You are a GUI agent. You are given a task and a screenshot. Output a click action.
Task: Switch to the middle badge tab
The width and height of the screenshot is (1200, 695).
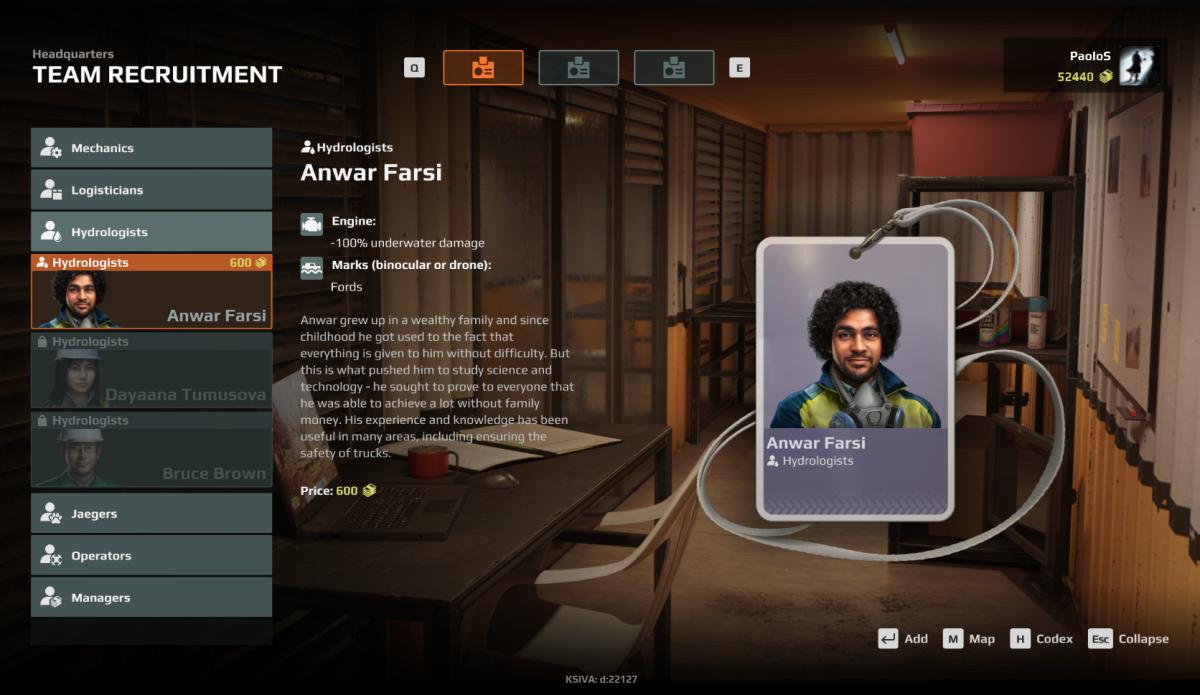click(578, 68)
